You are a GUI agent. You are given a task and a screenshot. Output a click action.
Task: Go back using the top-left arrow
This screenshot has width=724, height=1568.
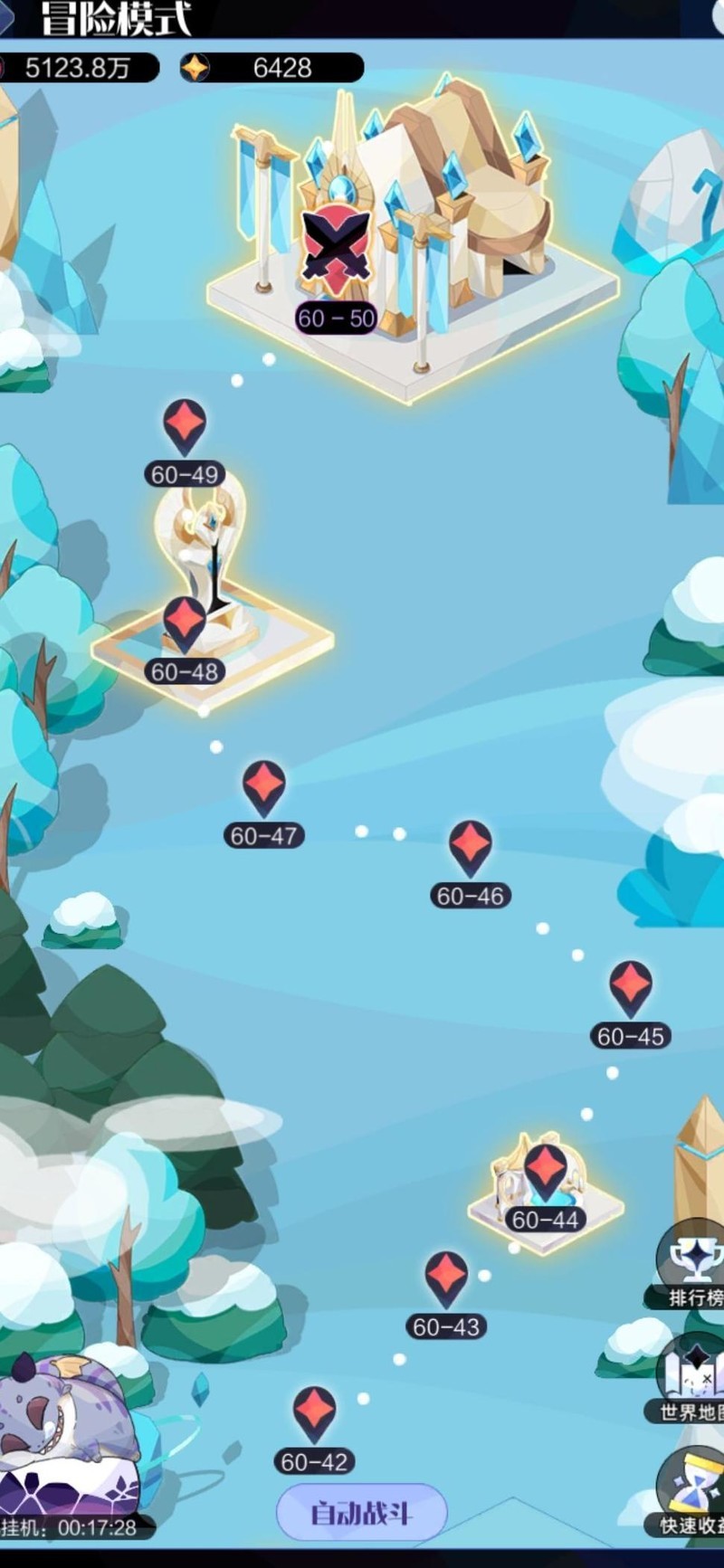tap(7, 18)
